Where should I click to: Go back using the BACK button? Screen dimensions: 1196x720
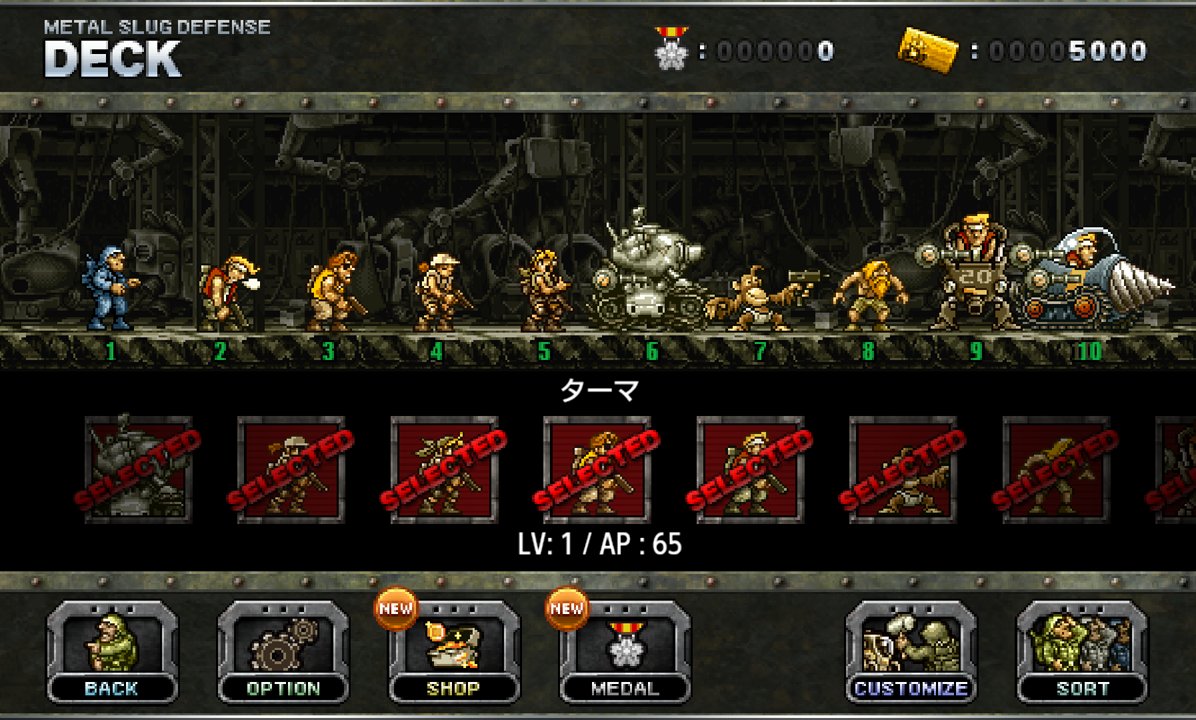click(112, 652)
